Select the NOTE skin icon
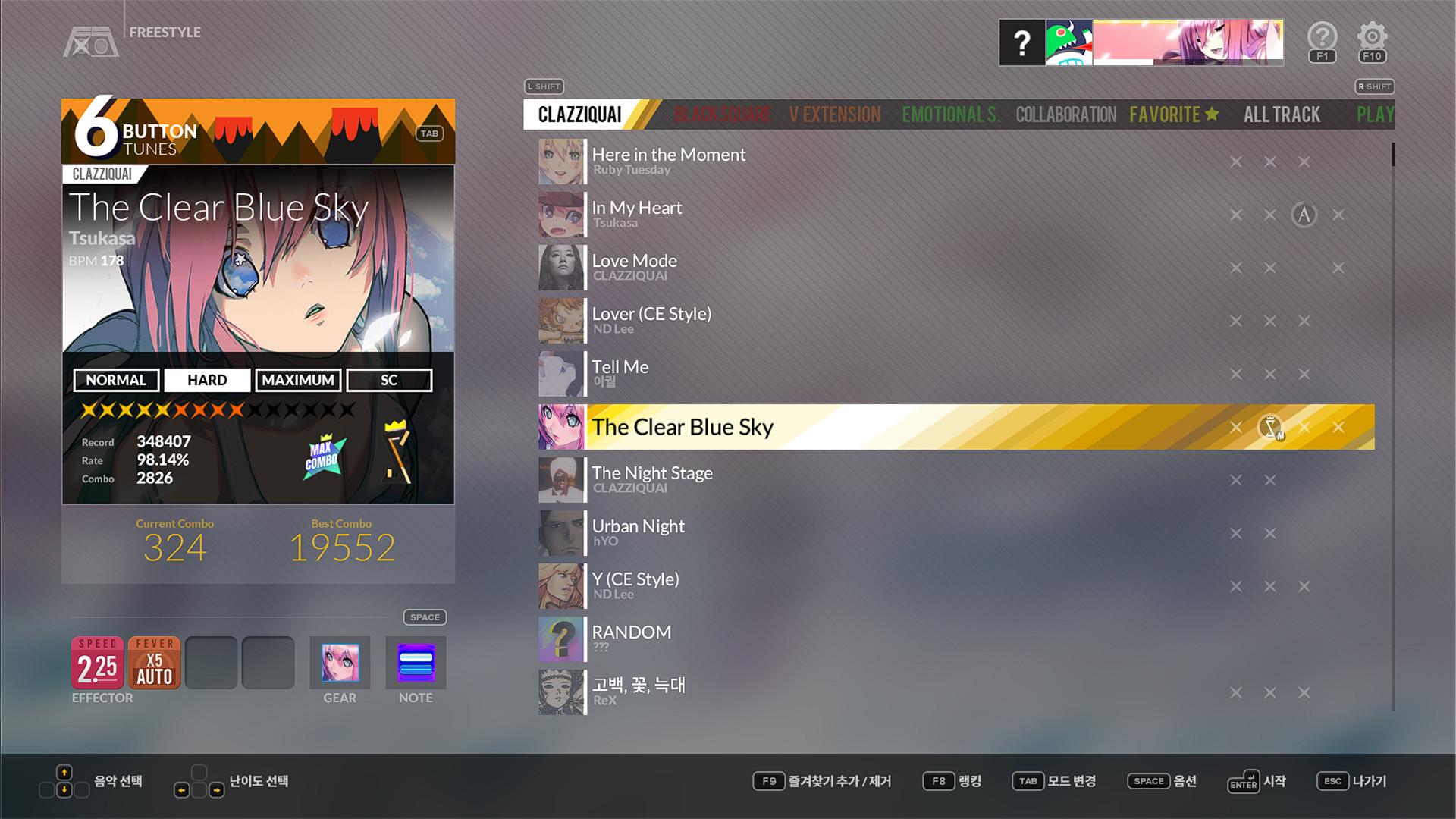 click(x=415, y=663)
